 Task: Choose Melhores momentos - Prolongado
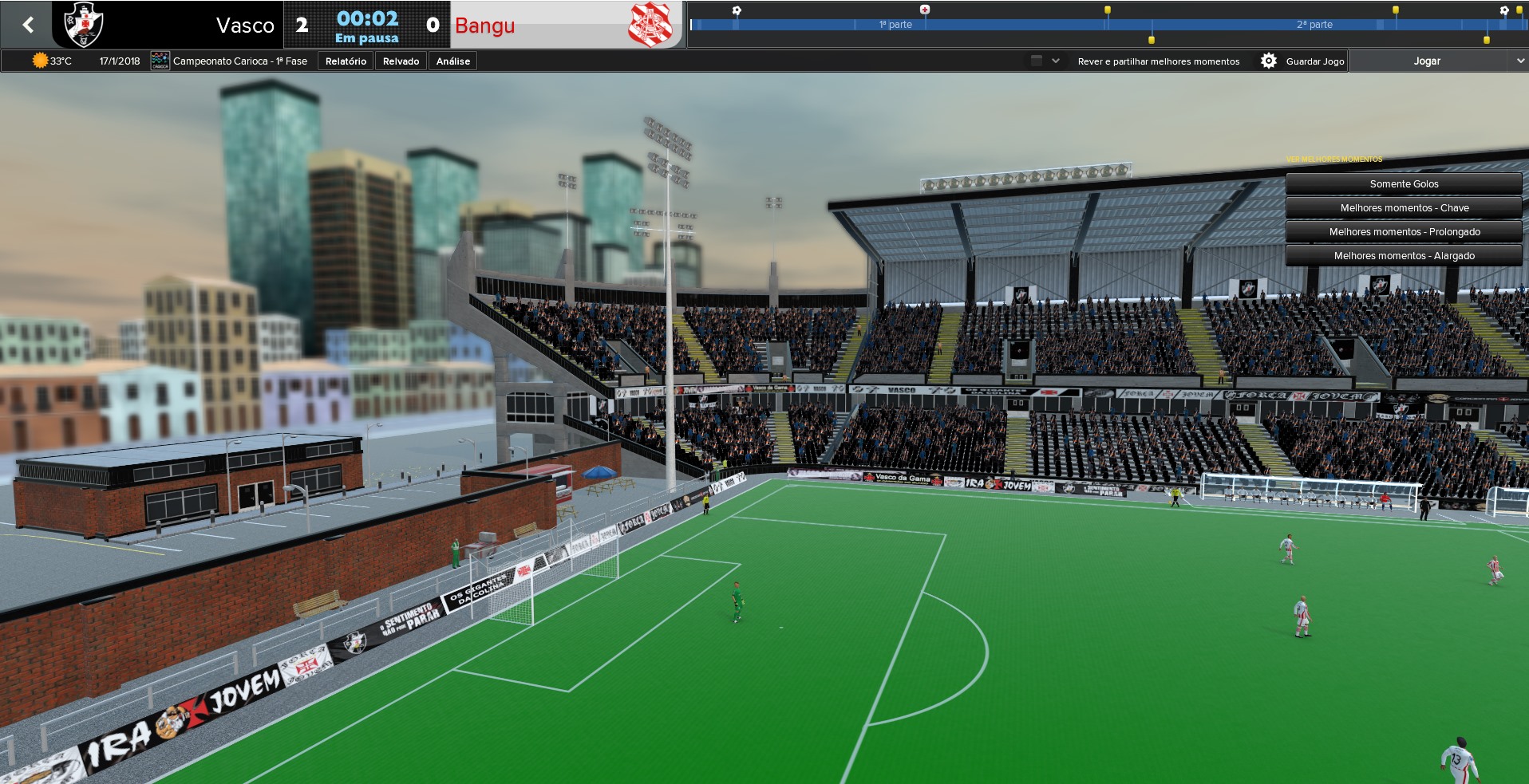point(1404,232)
